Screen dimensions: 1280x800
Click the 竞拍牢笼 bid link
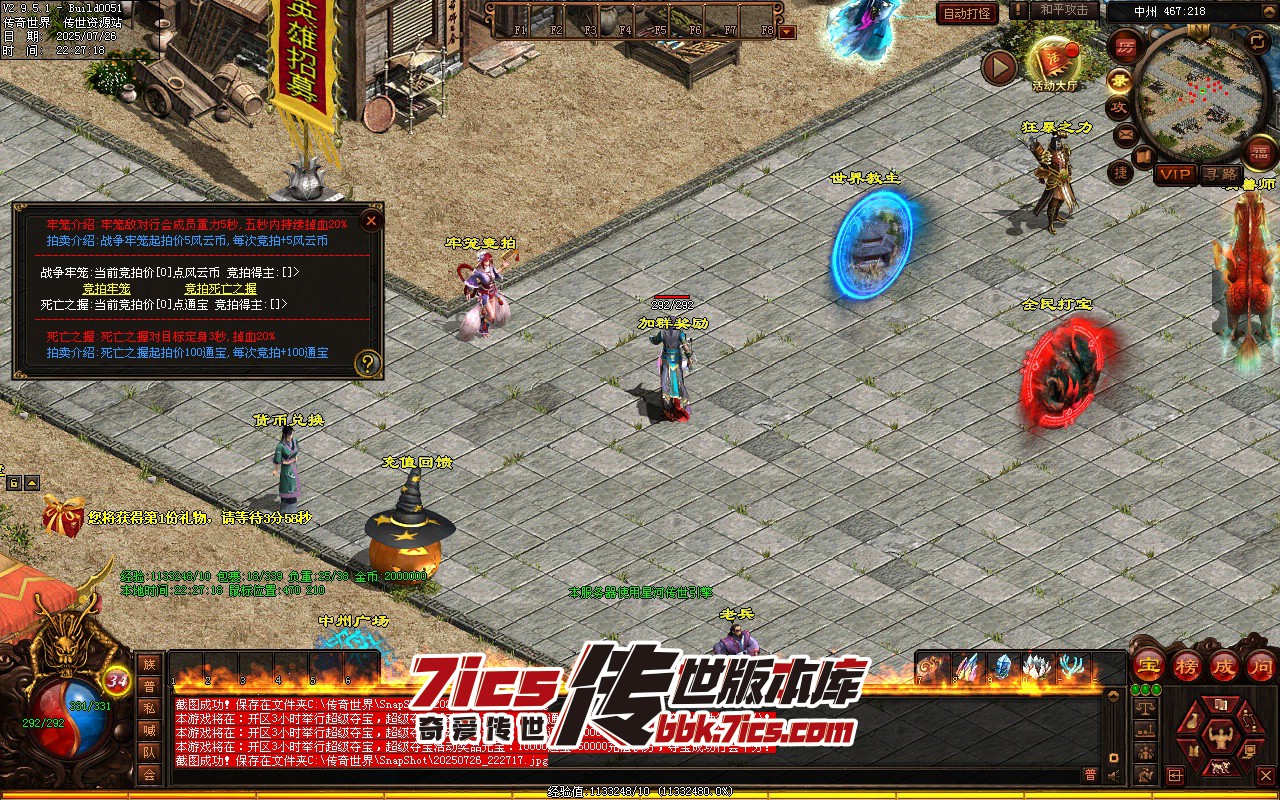[x=106, y=289]
